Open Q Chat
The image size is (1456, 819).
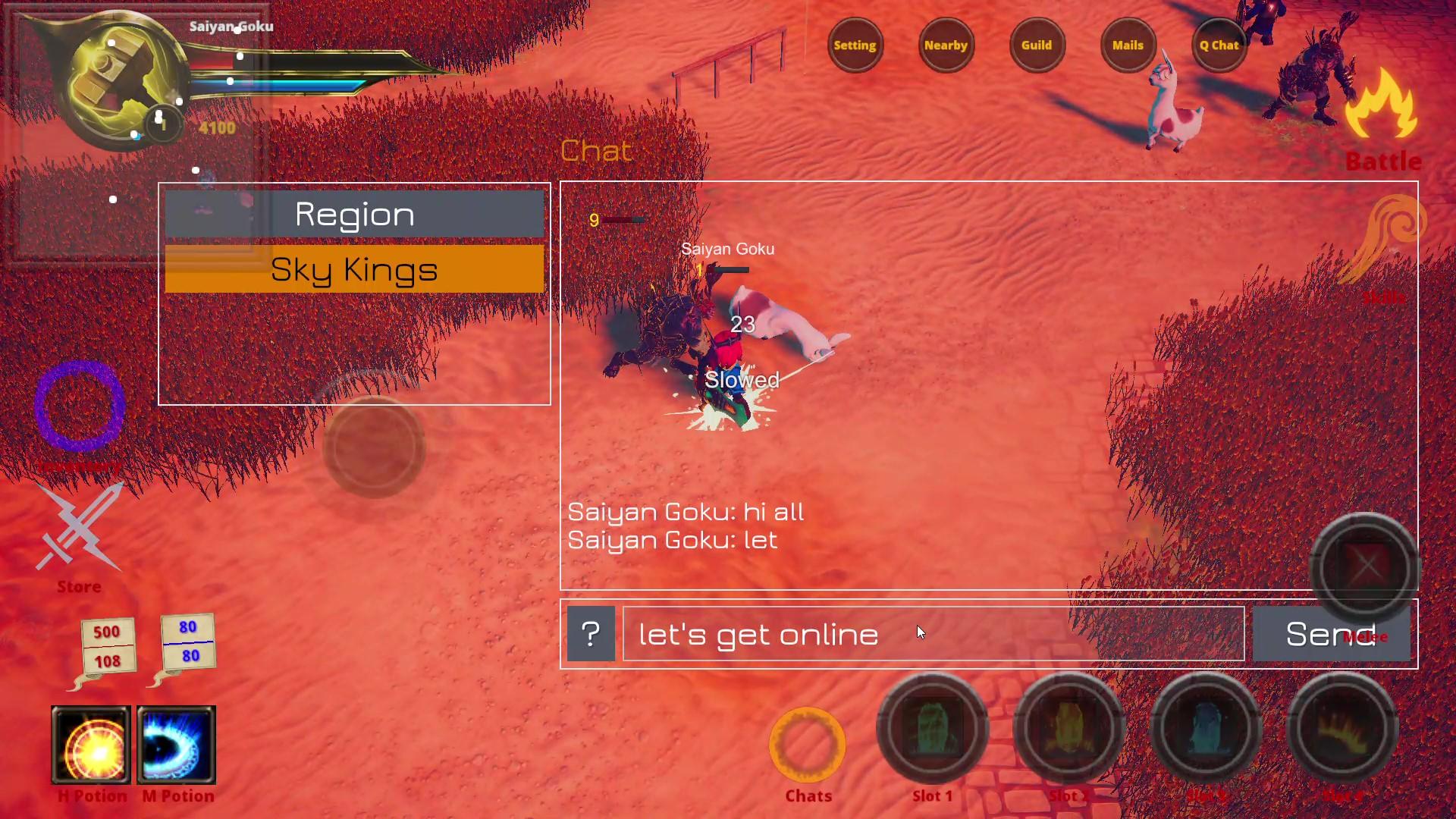click(x=1219, y=45)
